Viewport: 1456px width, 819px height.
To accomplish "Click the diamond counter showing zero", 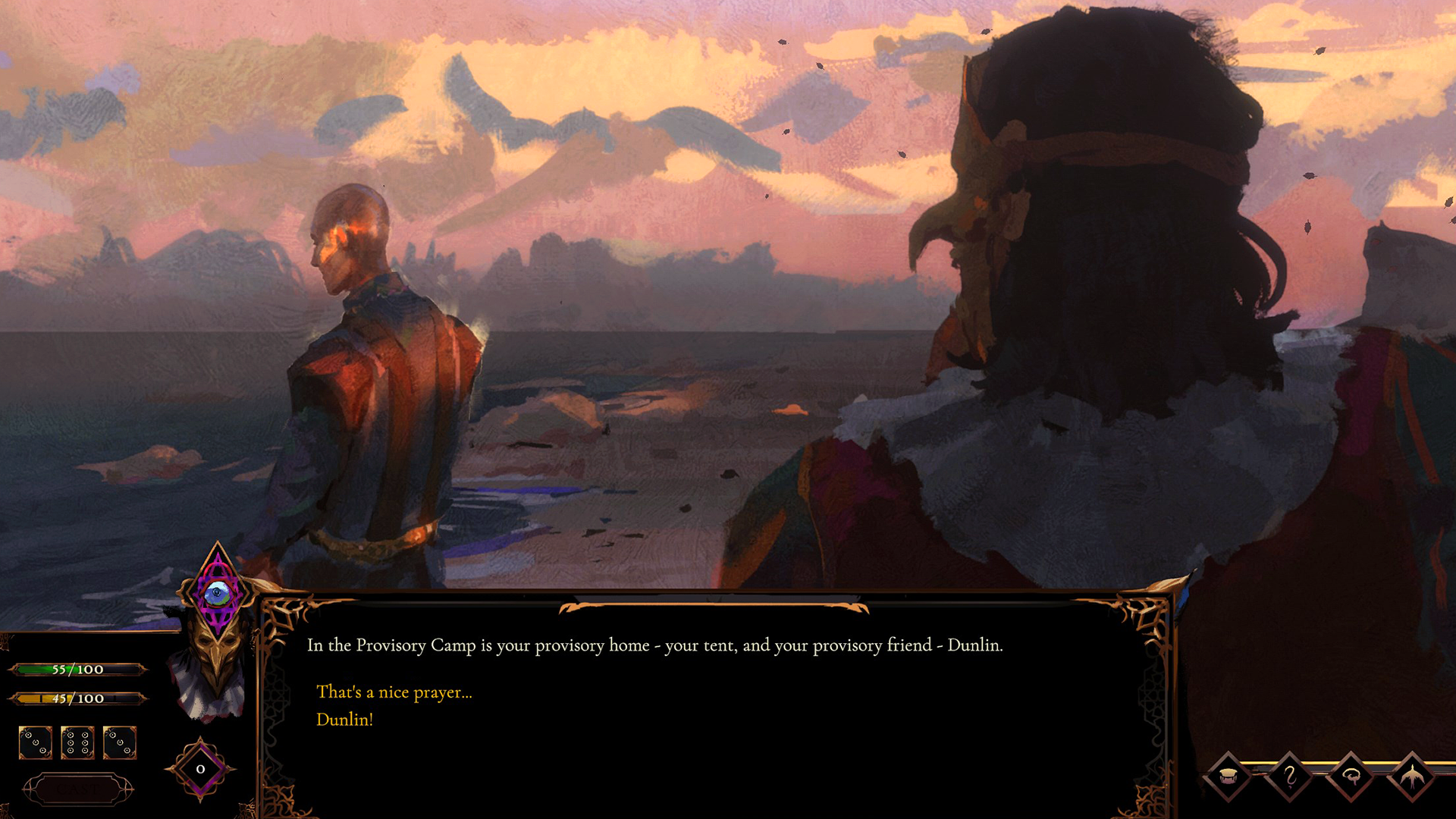I will click(199, 770).
